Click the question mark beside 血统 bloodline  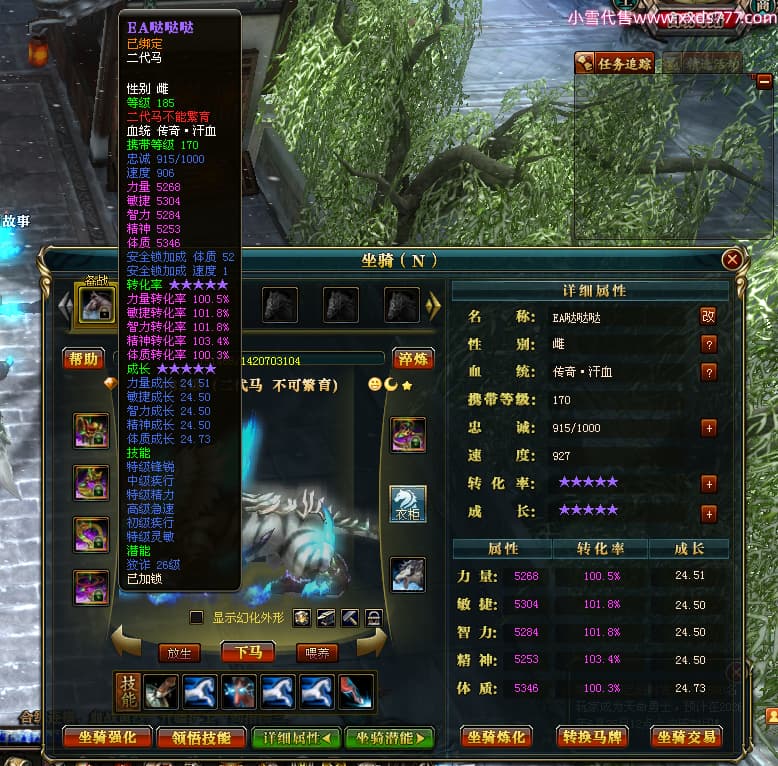click(709, 372)
